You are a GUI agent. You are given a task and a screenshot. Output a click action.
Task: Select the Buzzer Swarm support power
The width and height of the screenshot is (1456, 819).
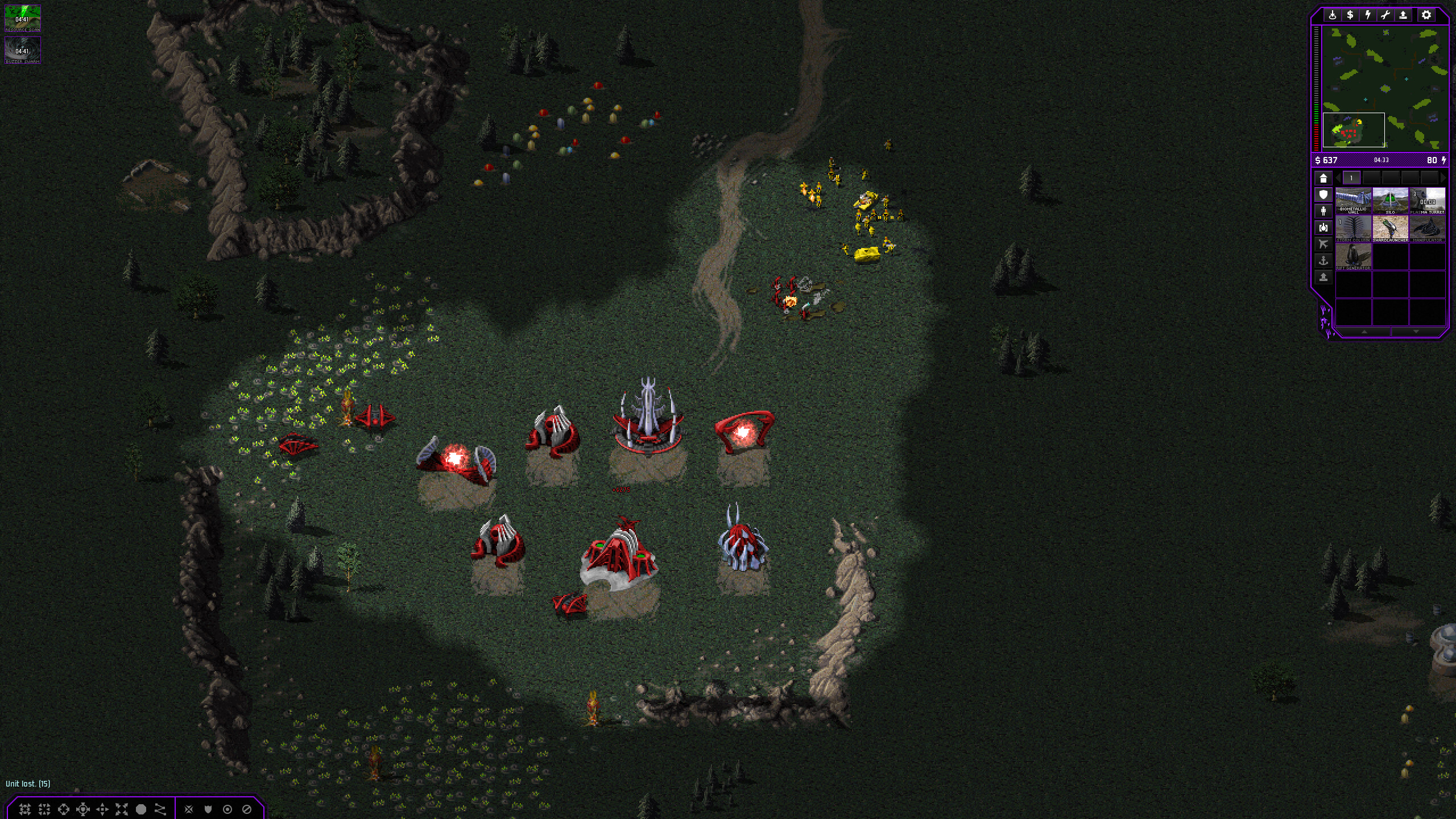23,50
